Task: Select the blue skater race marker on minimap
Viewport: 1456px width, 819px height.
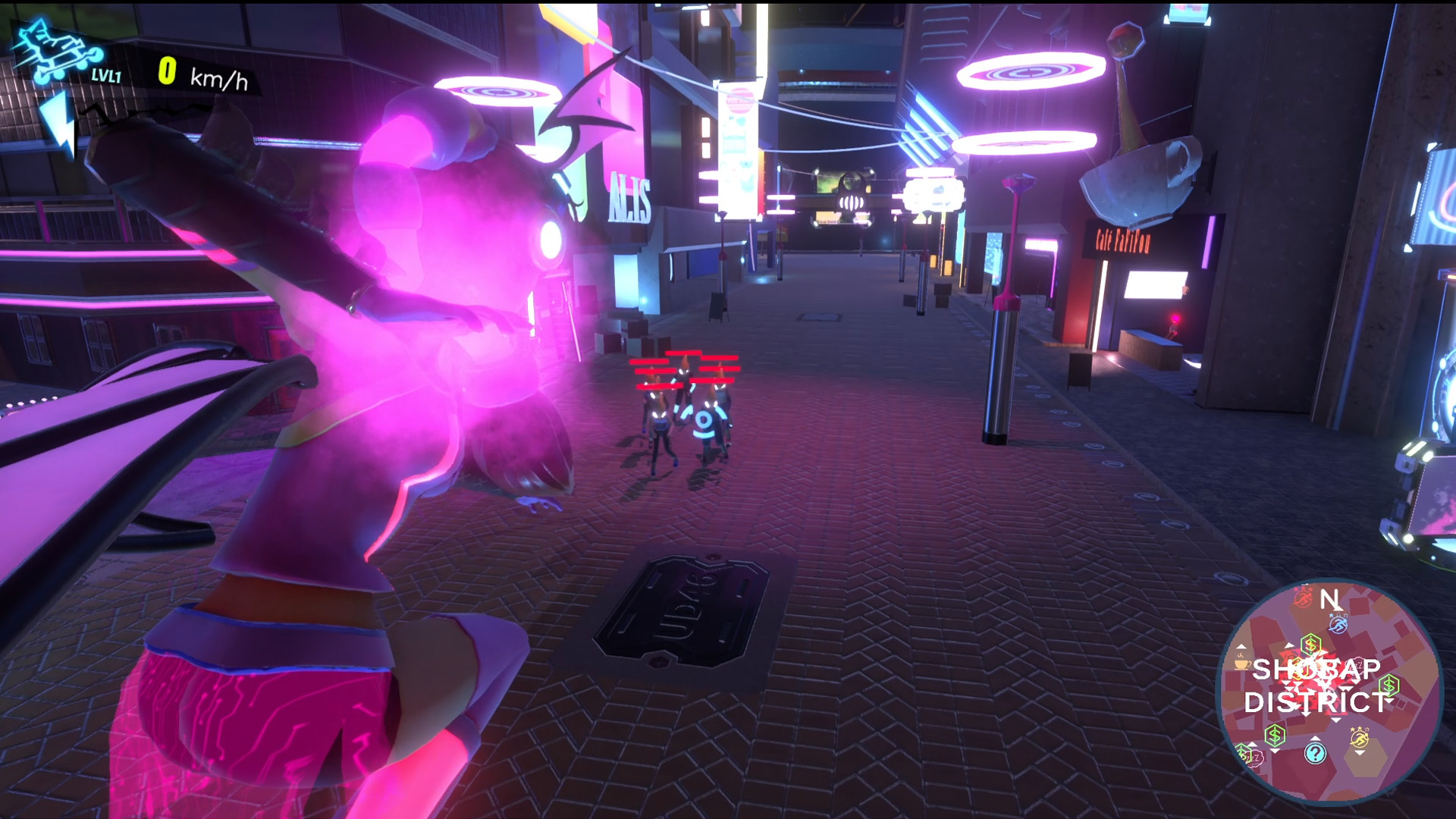Action: pos(1338,623)
